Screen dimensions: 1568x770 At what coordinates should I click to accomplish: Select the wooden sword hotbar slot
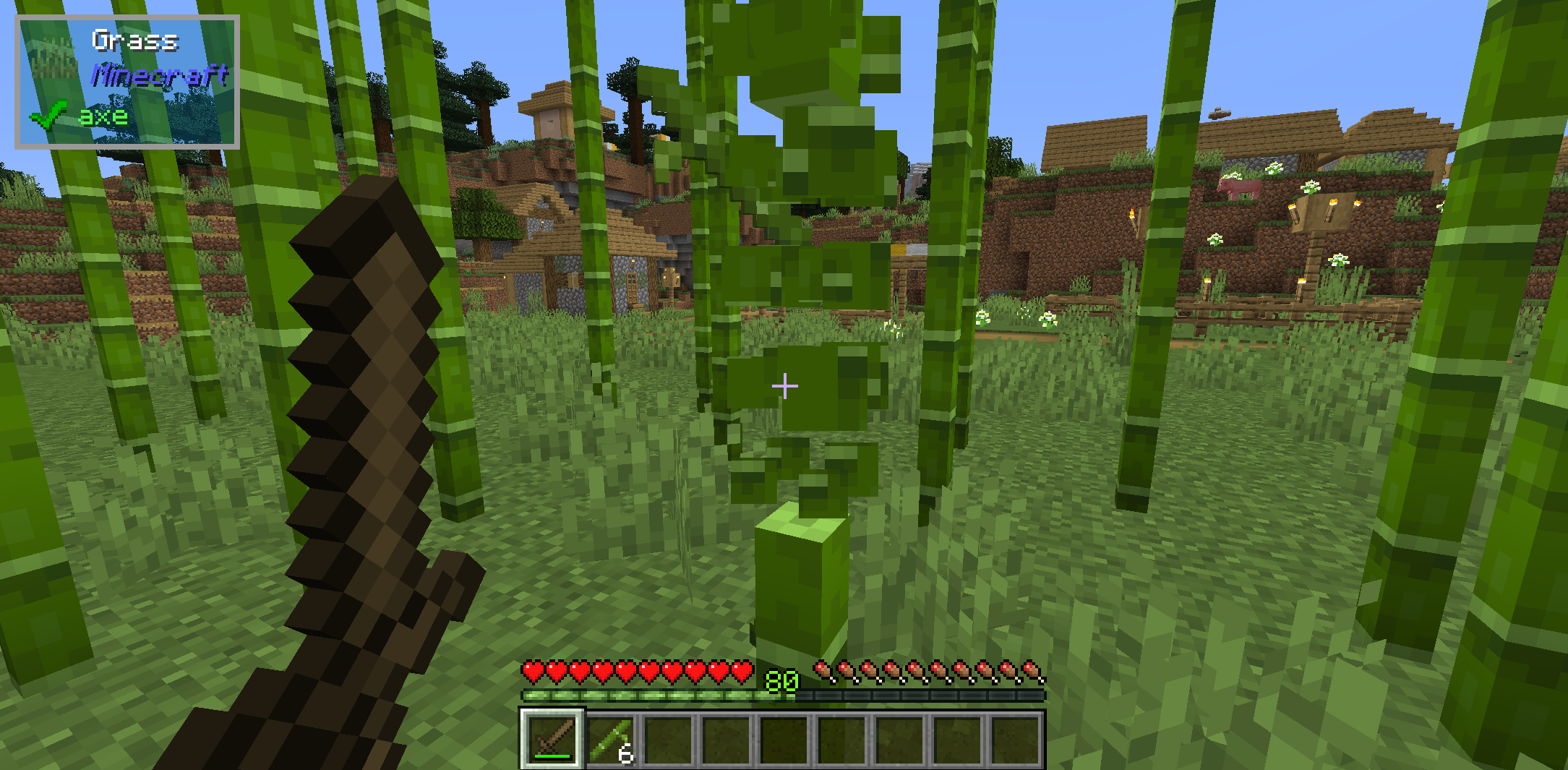point(552,738)
